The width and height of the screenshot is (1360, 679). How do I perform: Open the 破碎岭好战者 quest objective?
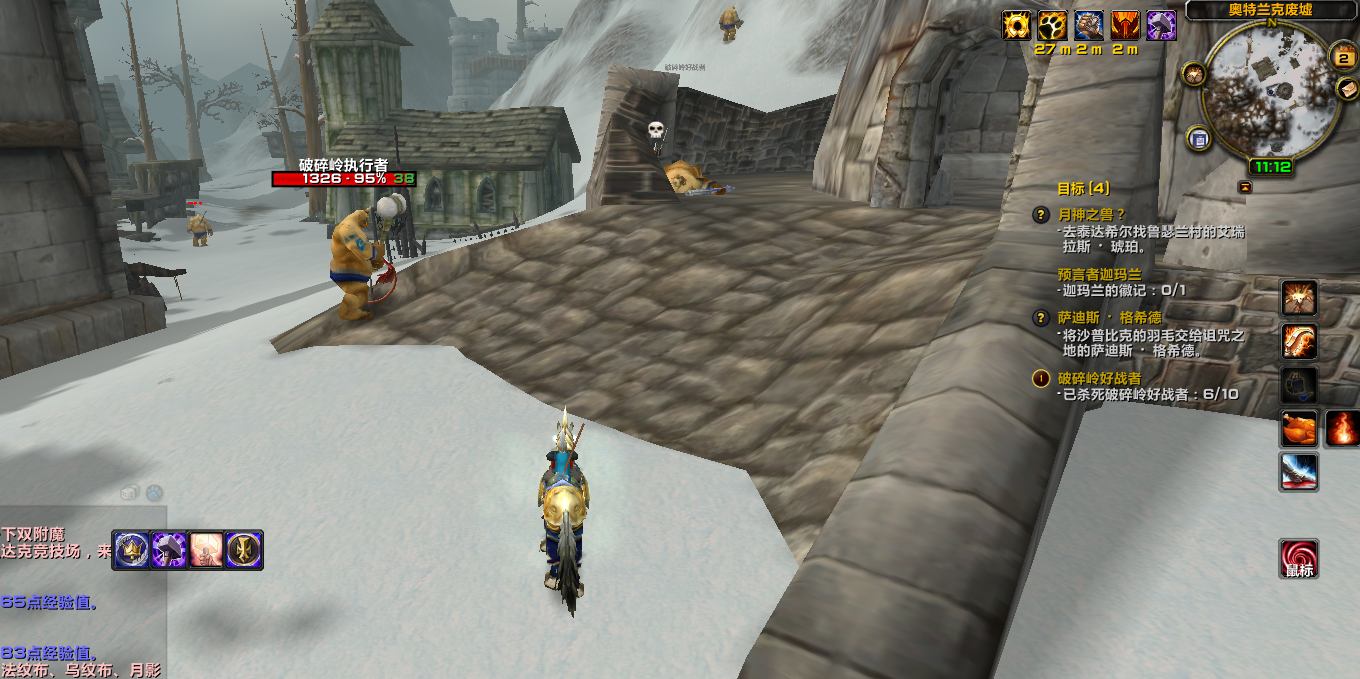click(1099, 378)
